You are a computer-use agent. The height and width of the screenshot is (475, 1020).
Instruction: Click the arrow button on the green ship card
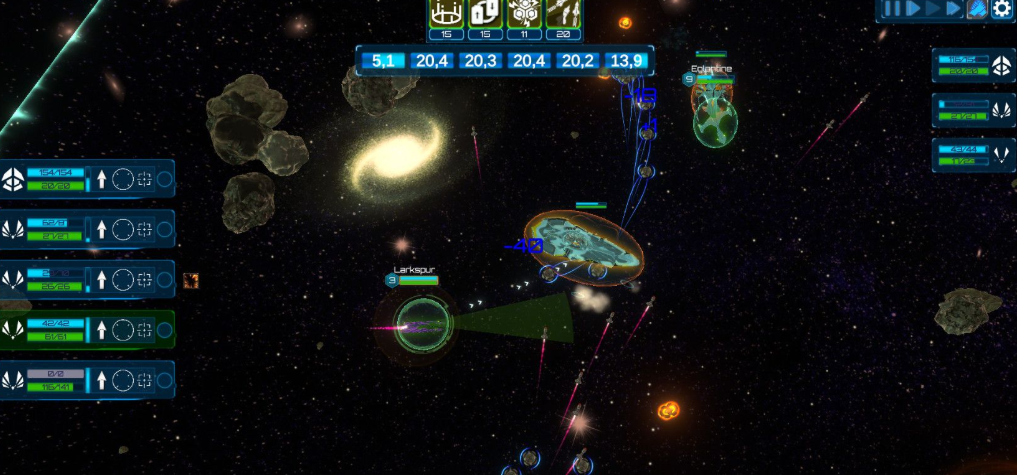coord(101,330)
